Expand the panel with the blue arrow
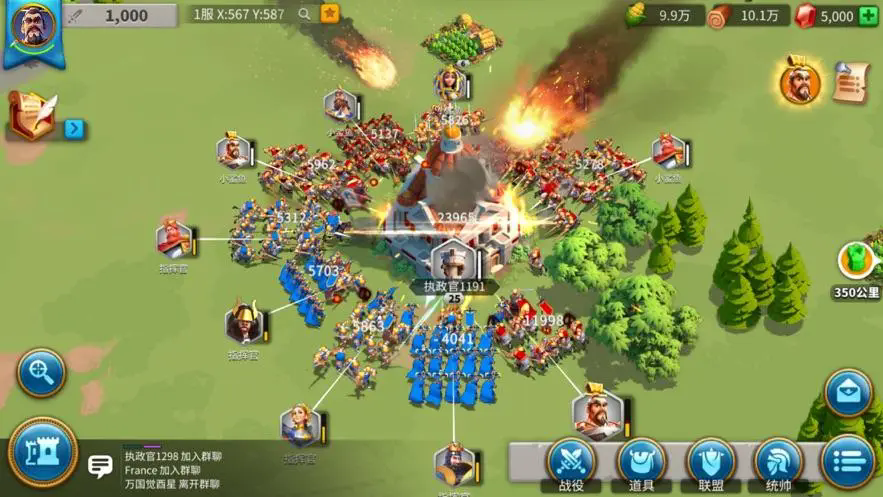This screenshot has height=497, width=883. (73, 128)
